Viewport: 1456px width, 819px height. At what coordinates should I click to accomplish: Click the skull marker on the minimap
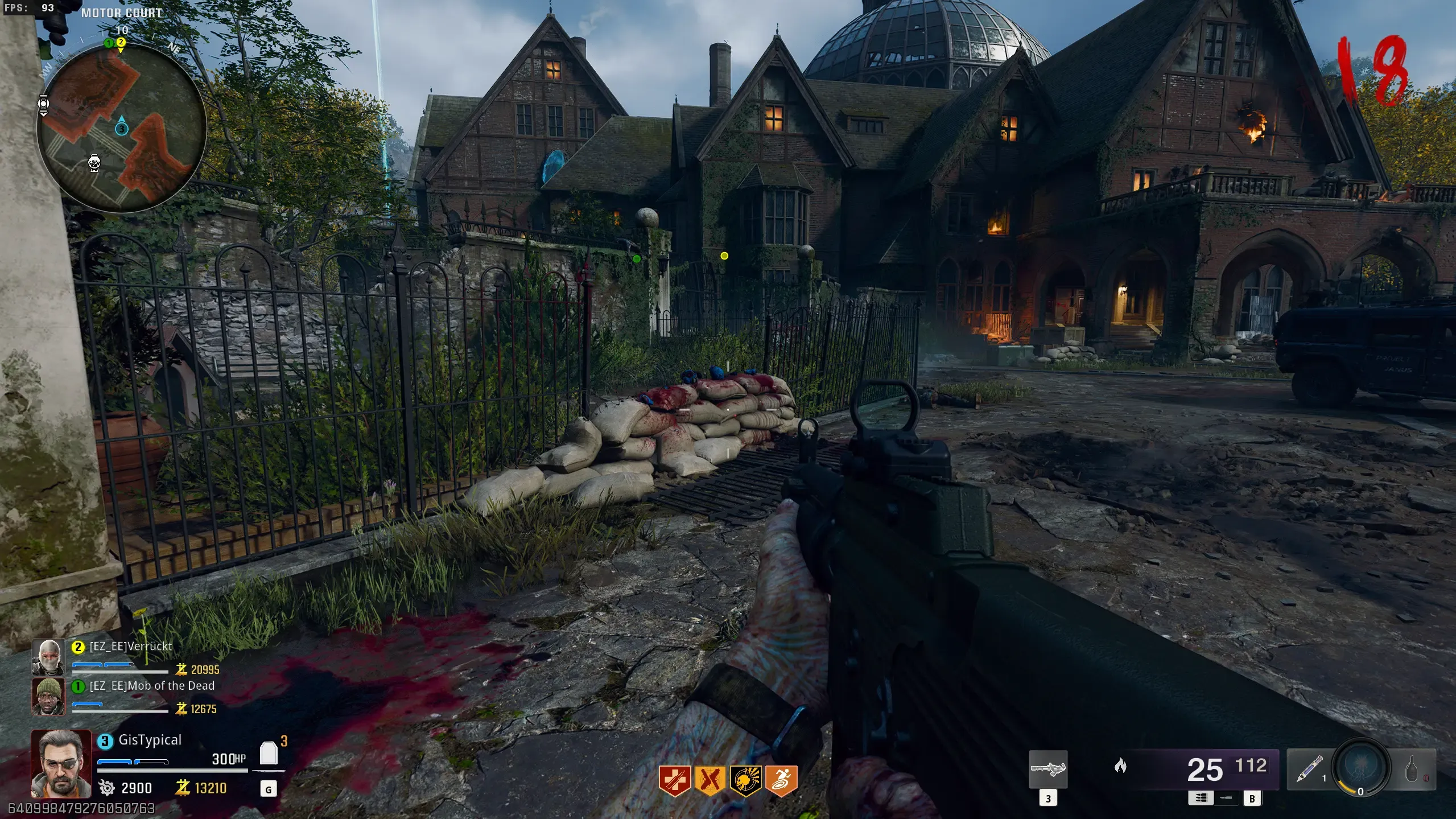94,163
